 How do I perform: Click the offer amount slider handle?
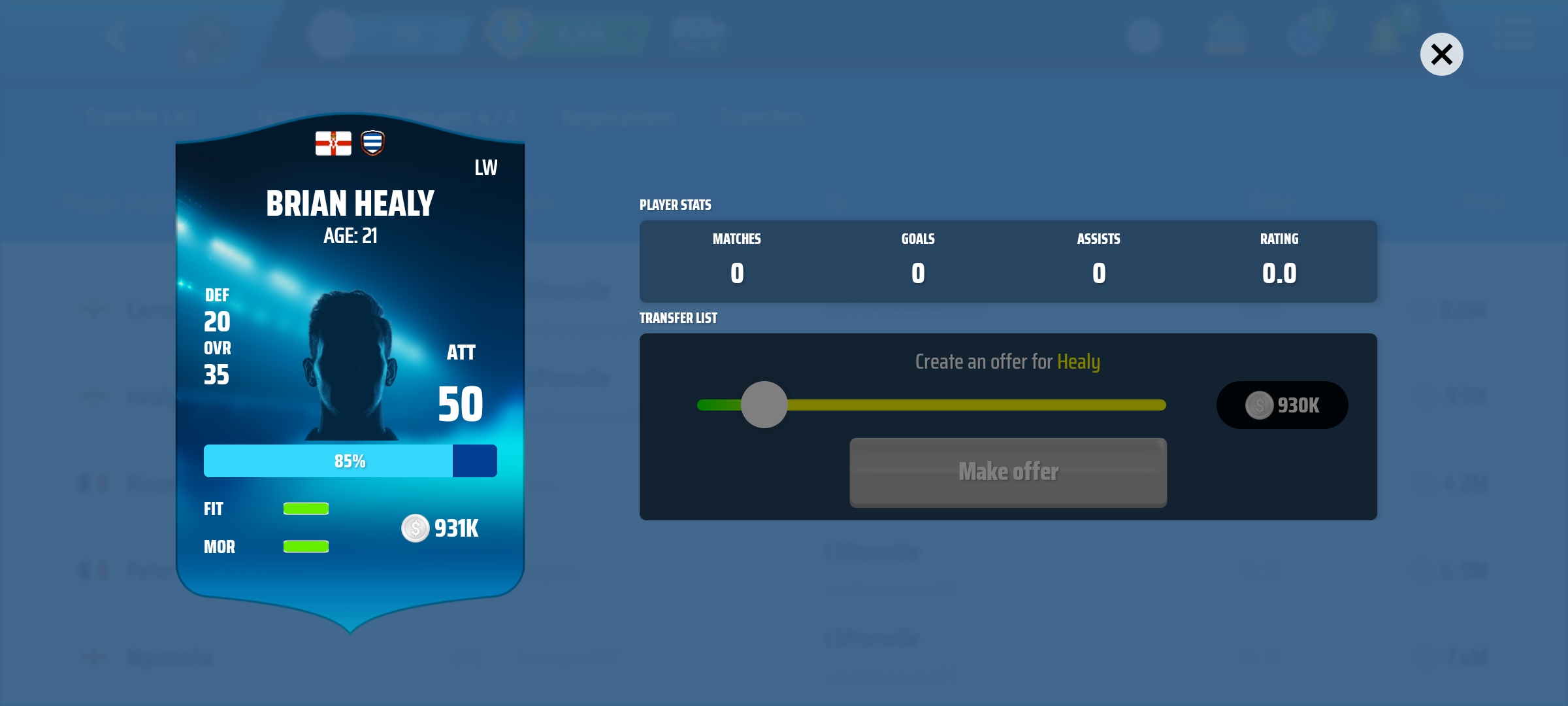pyautogui.click(x=764, y=405)
